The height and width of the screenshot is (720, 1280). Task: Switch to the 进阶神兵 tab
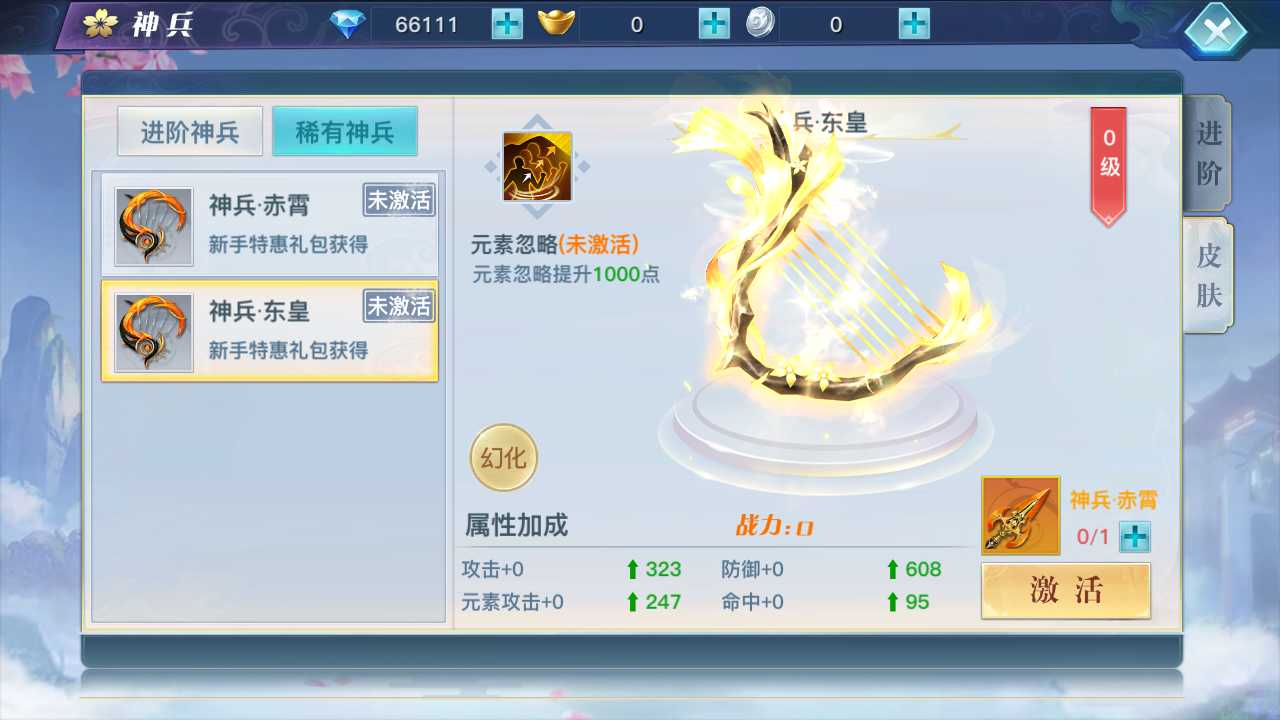189,131
